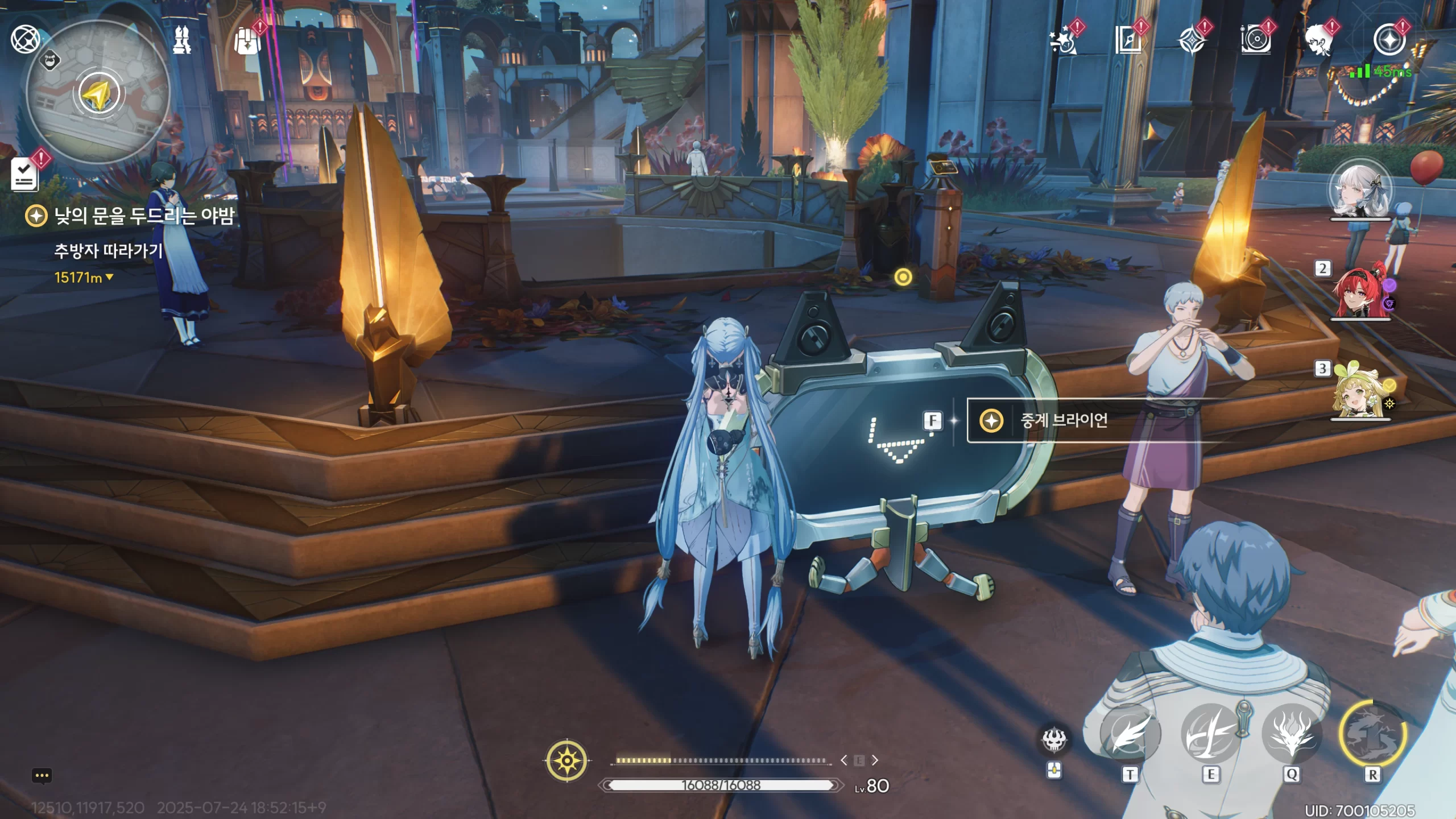Open the circular minimap
This screenshot has width=1456, height=819.
coord(98,94)
